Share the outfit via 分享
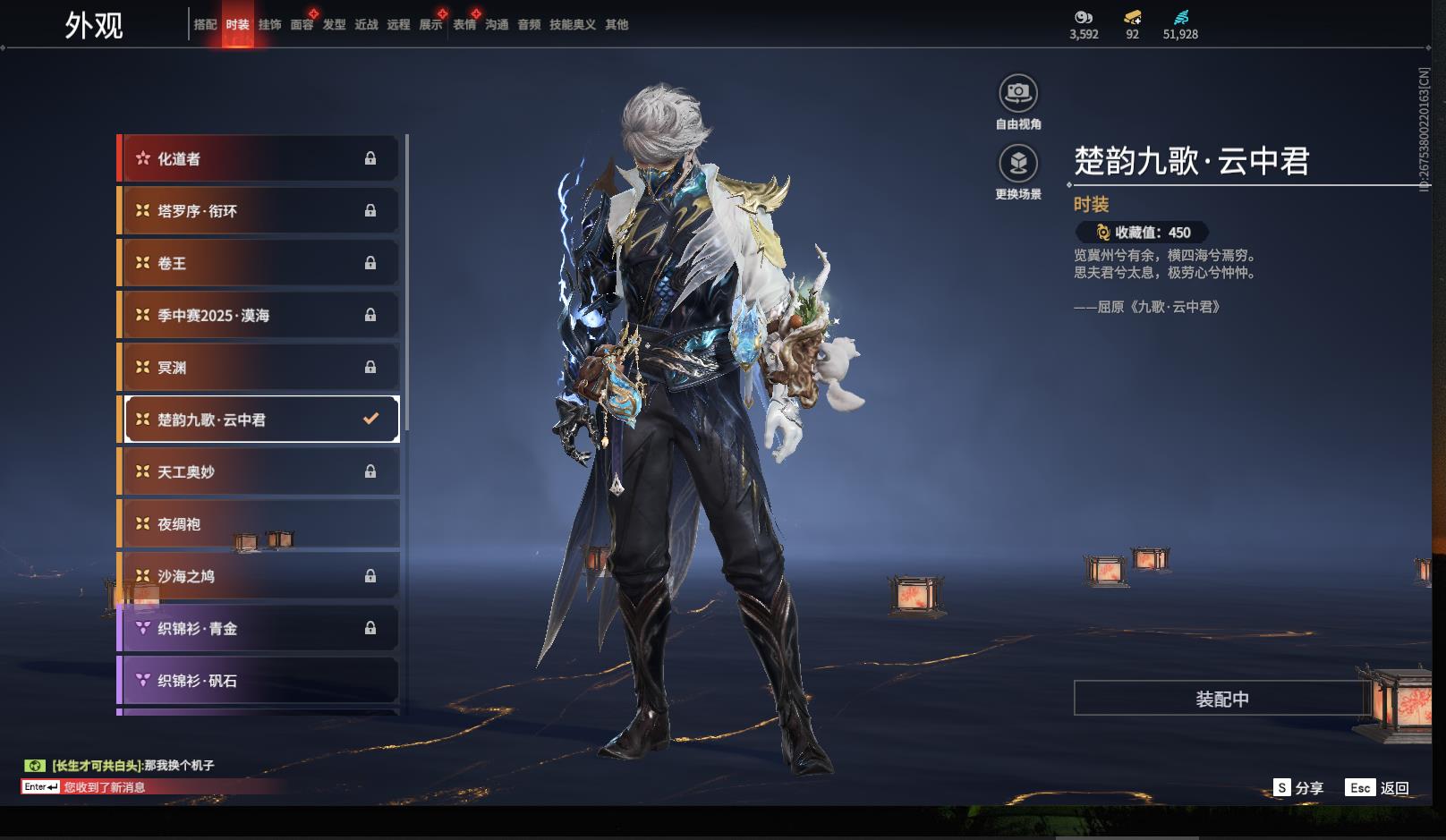The width and height of the screenshot is (1446, 840). (1298, 788)
